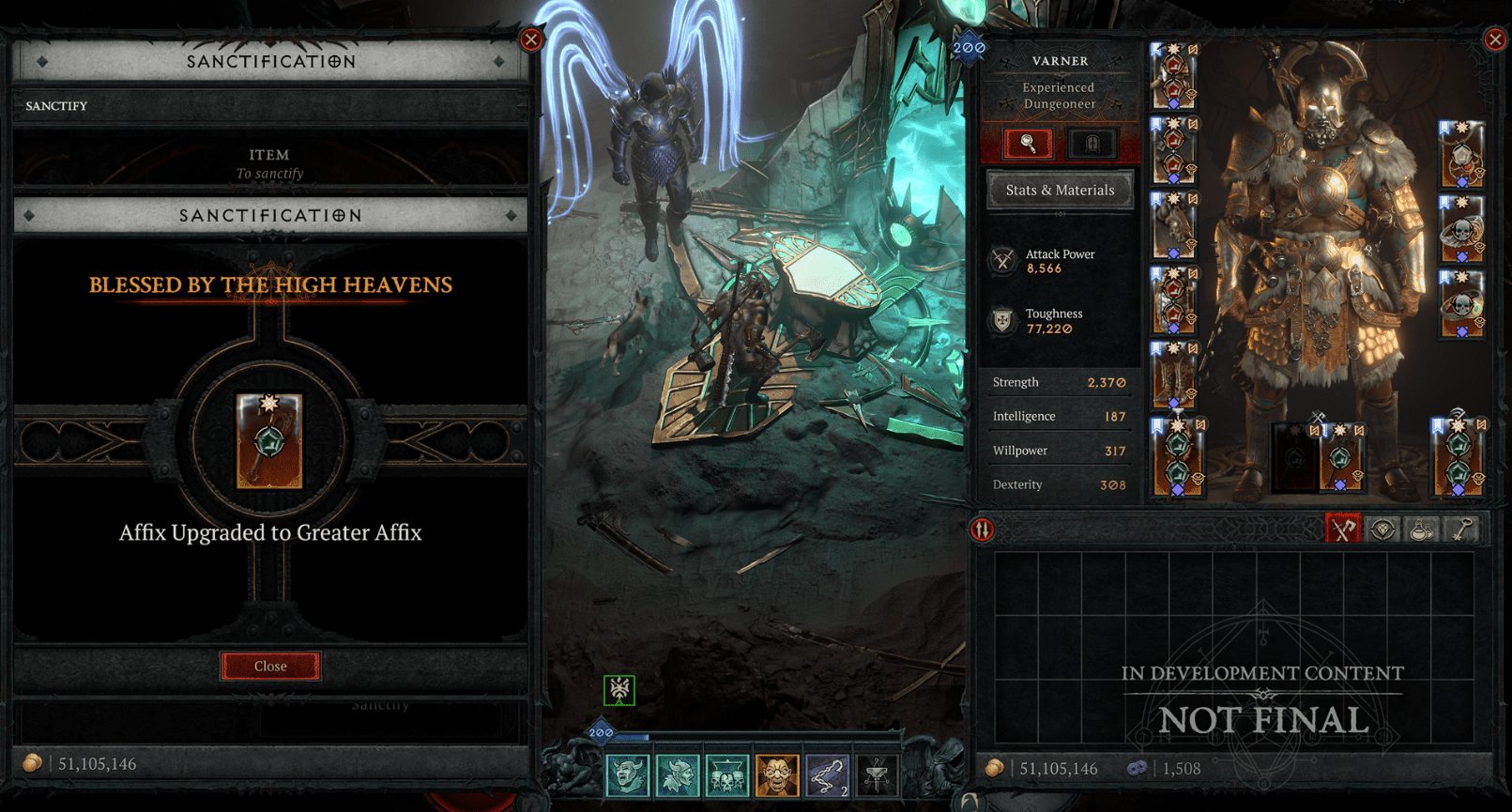Viewport: 1512px width, 812px height.
Task: Select the boots equipment slot
Action: pos(1173,375)
